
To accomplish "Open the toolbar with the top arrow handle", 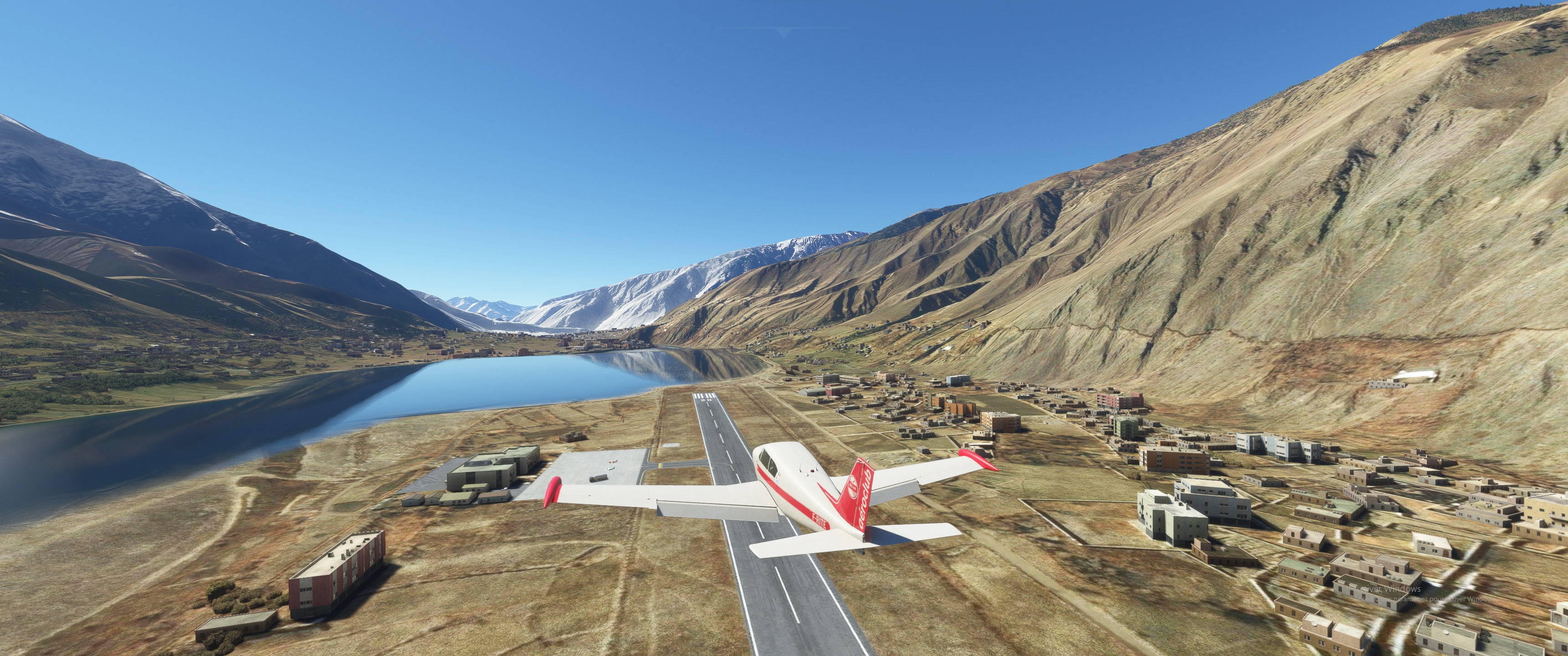I will [784, 32].
